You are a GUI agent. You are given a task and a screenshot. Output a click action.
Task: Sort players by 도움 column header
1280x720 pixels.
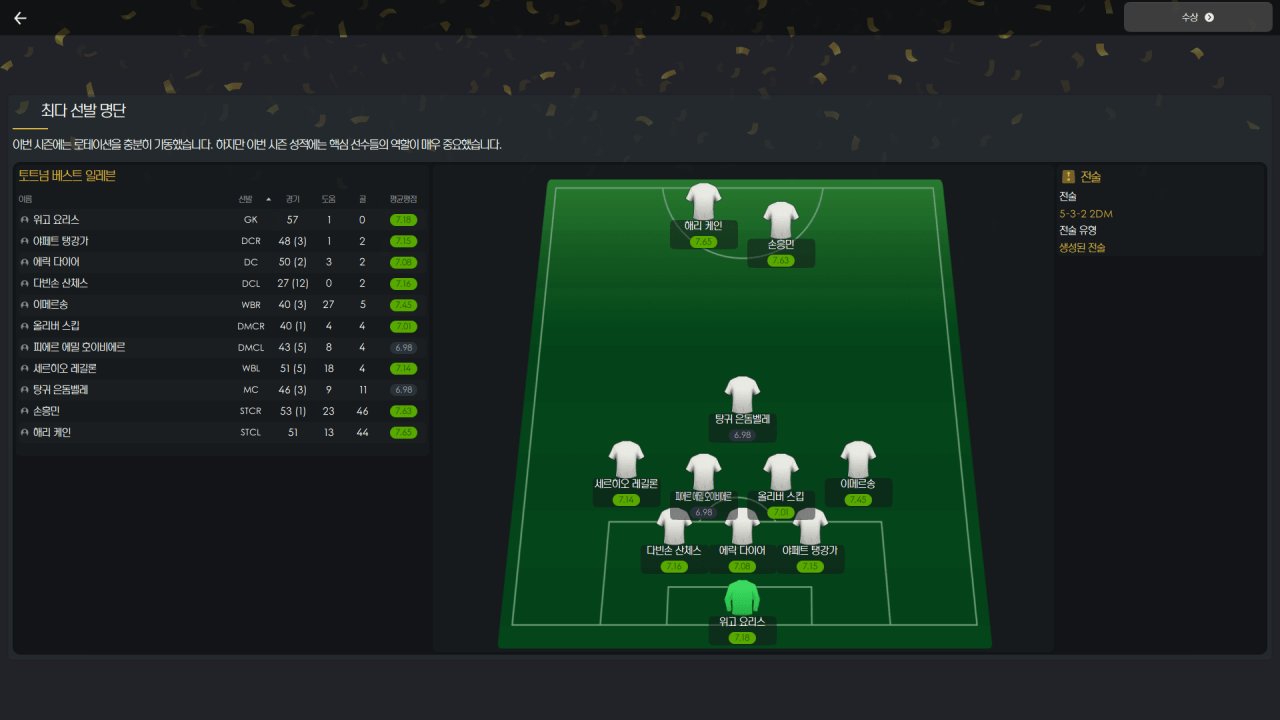(x=328, y=199)
